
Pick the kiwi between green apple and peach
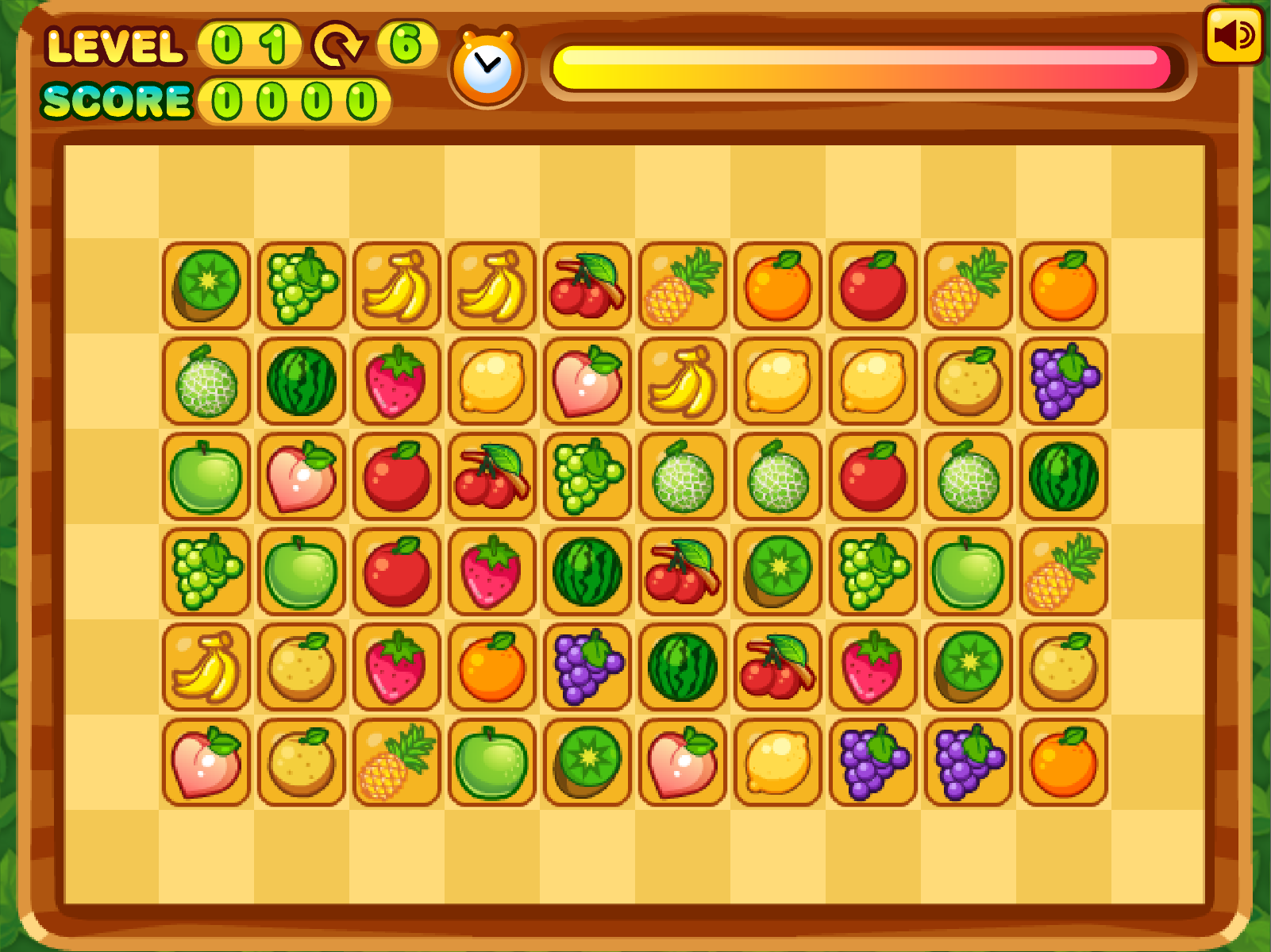point(587,762)
